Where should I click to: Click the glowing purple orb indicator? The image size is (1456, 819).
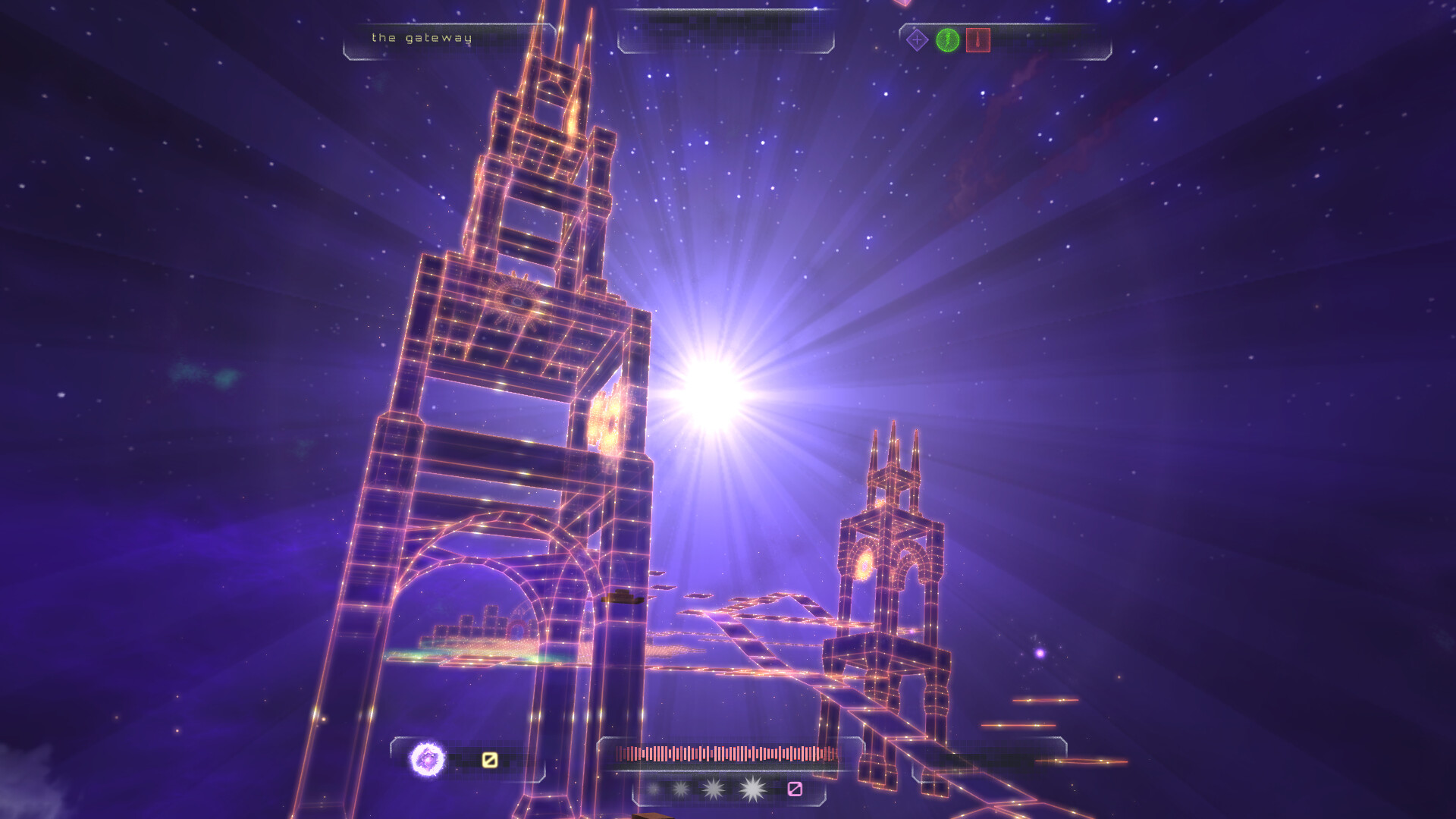[x=425, y=761]
